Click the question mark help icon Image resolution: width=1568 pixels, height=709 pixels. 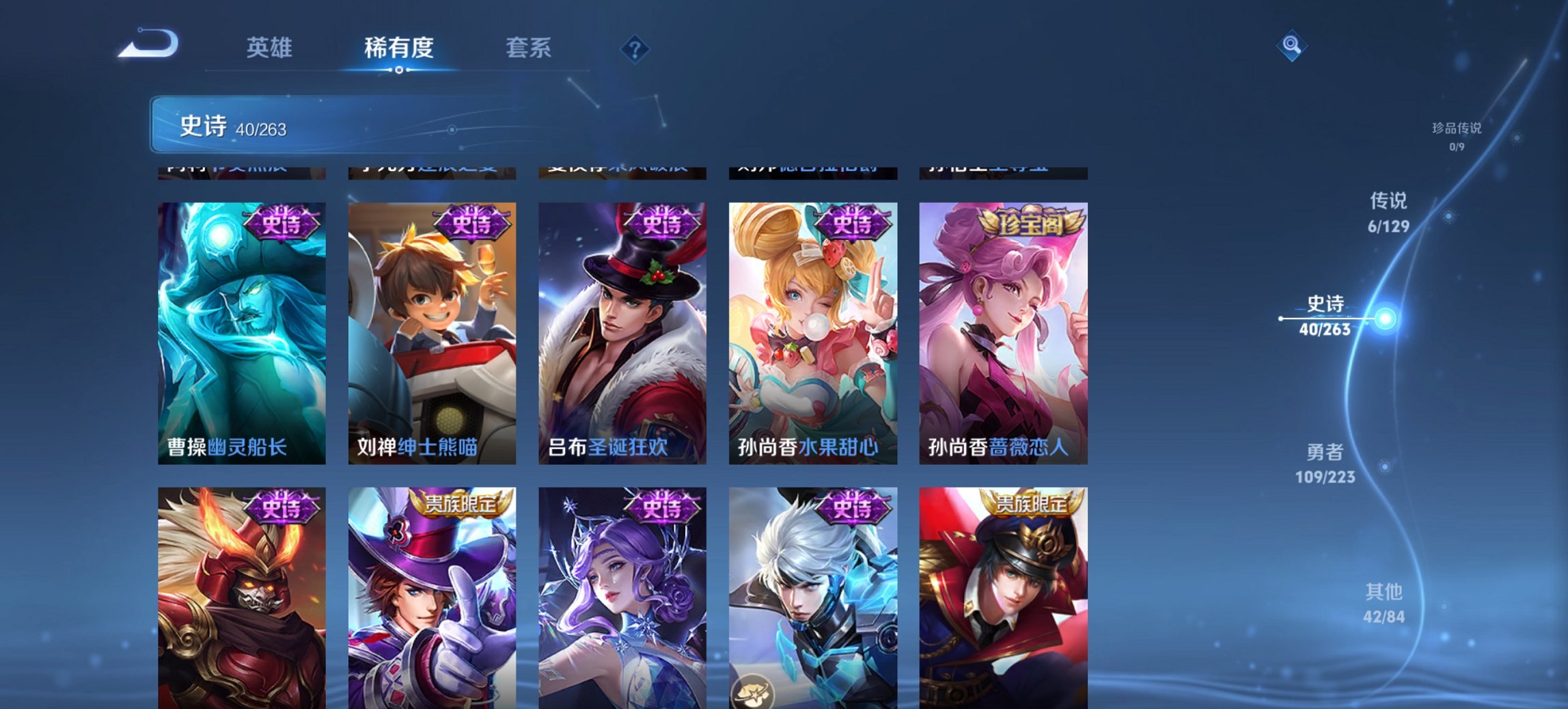coord(634,48)
